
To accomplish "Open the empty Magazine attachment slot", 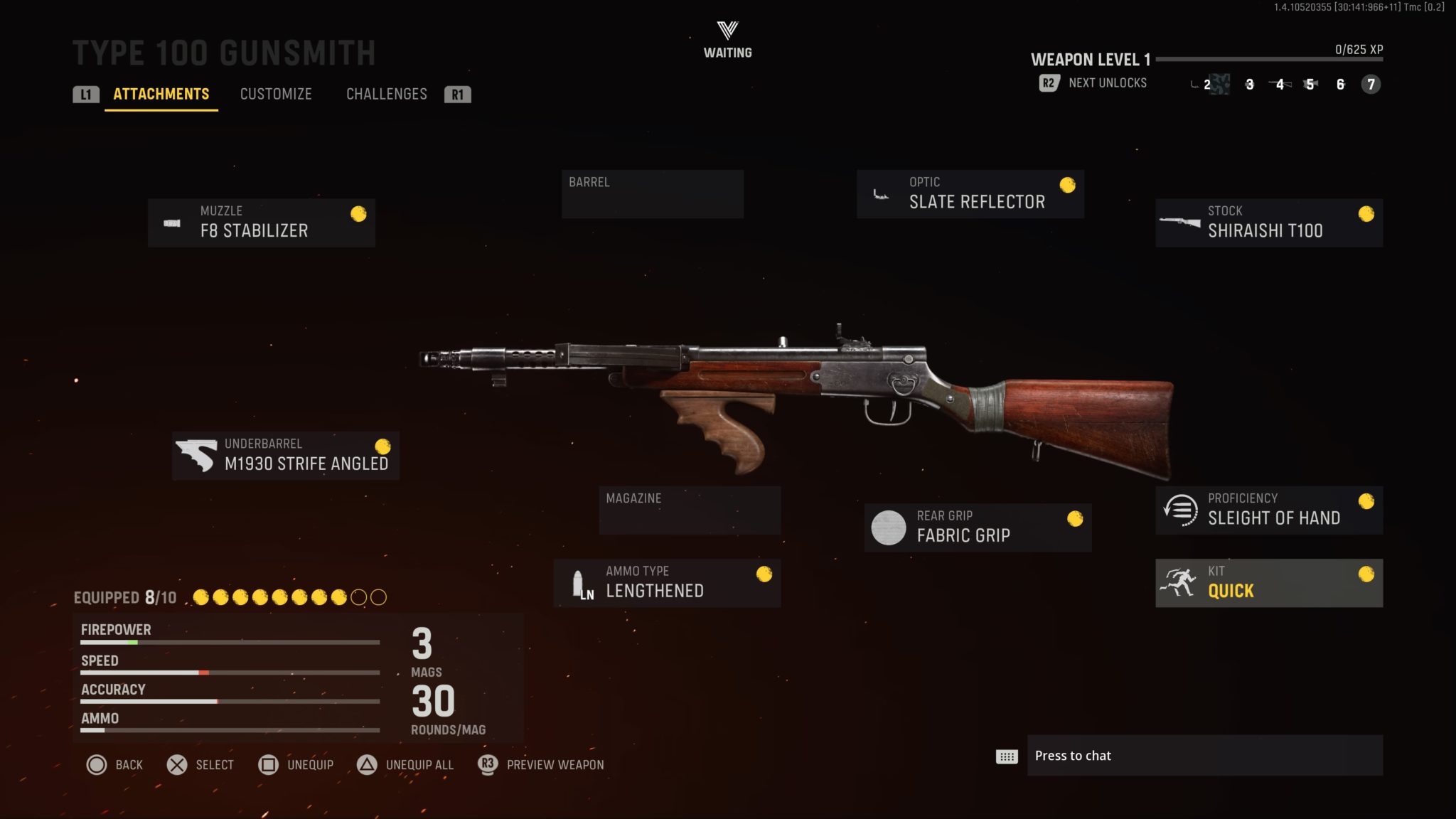I will 689,510.
